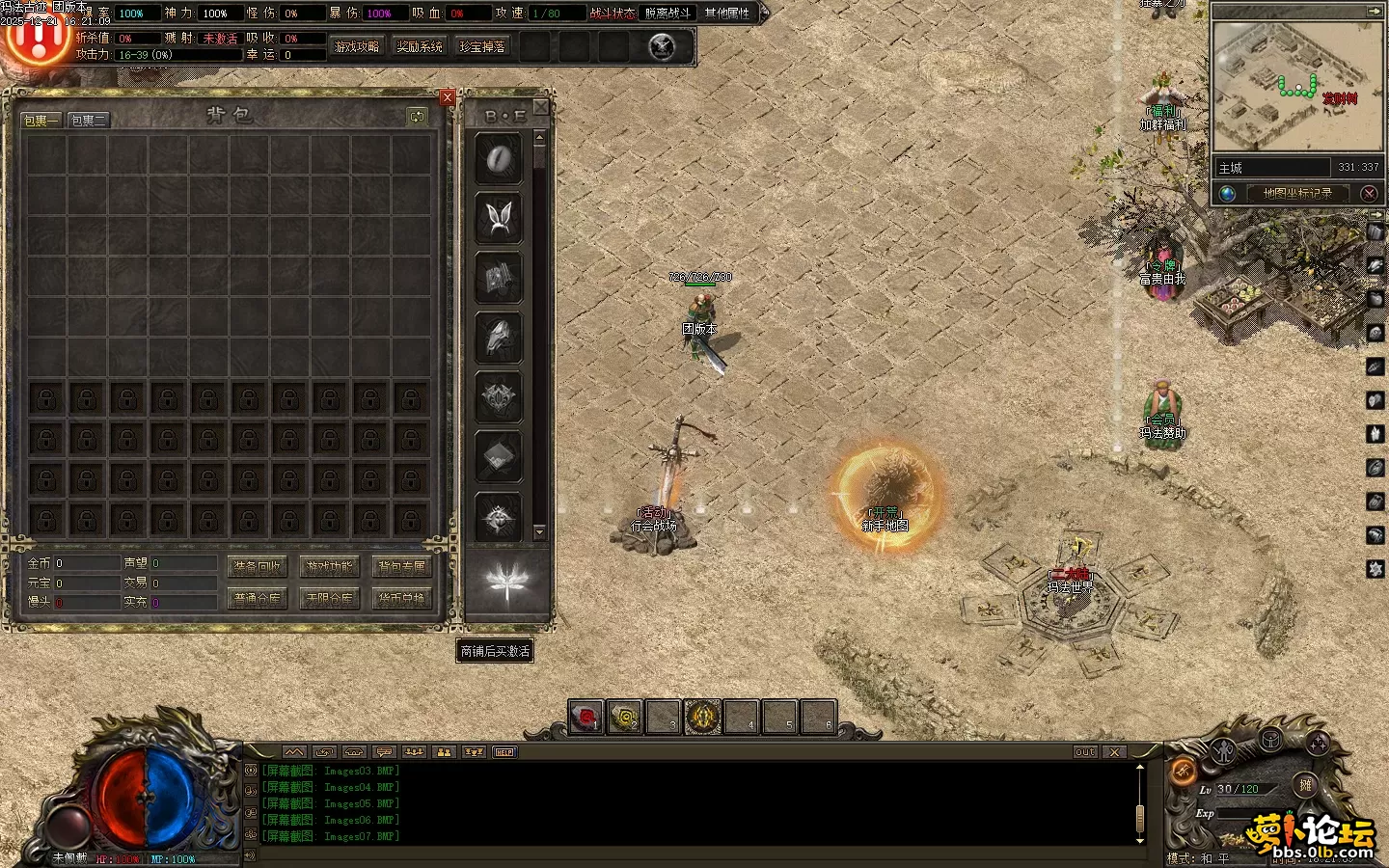Select the red item in the first hotbar slot
The height and width of the screenshot is (868, 1389).
(586, 718)
